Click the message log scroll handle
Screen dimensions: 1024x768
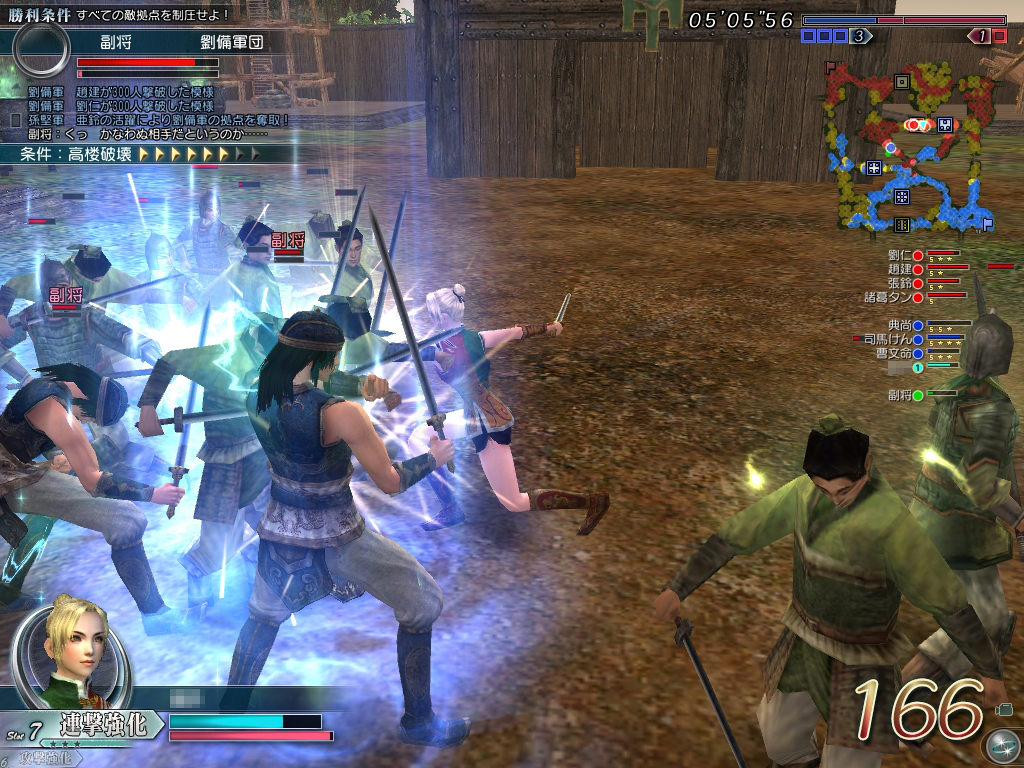click(15, 120)
